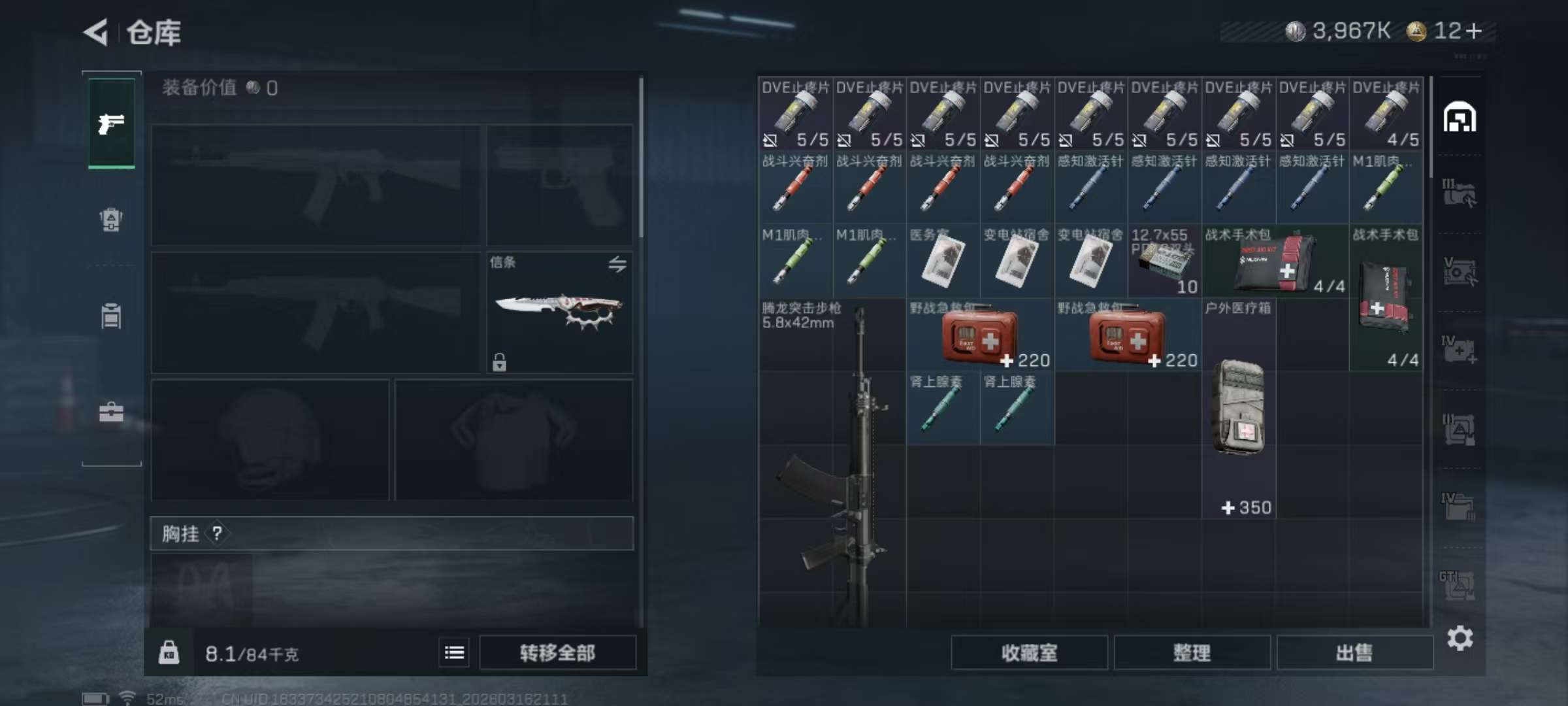Screen dimensions: 1568x706
Task: Click the swap arrows on the knife slot
Action: (x=617, y=264)
